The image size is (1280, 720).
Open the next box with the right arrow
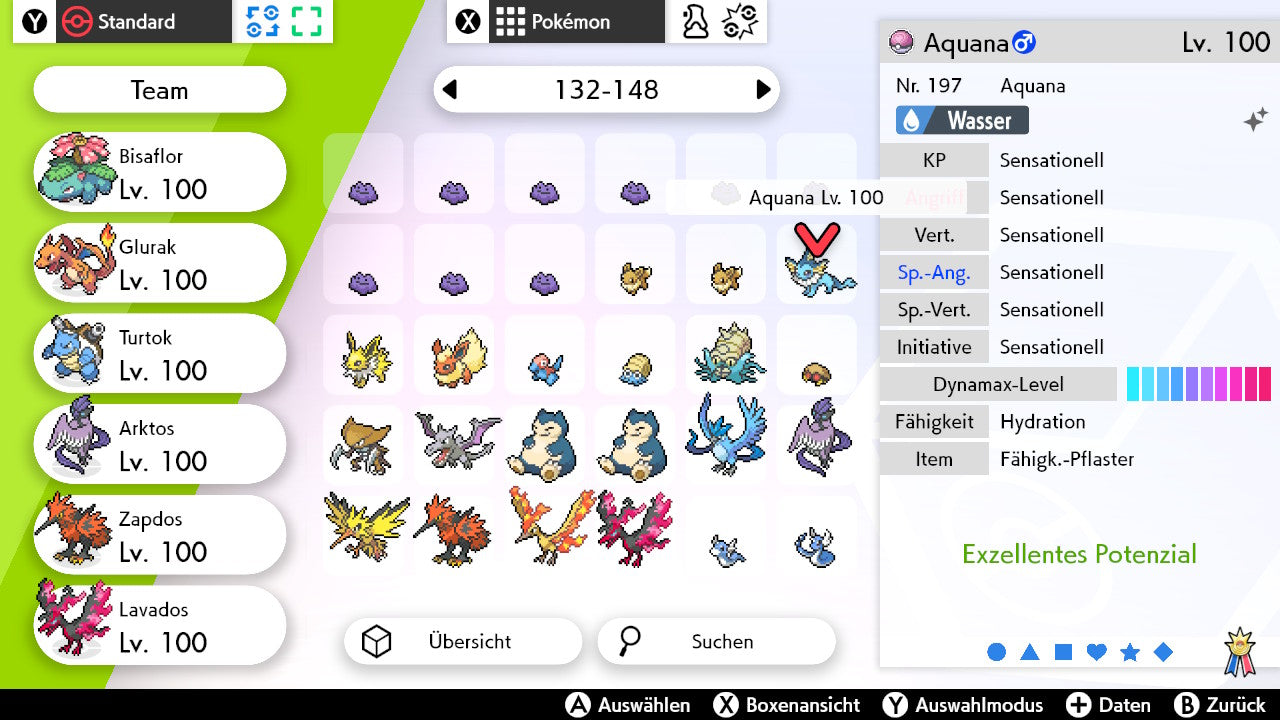pyautogui.click(x=762, y=90)
